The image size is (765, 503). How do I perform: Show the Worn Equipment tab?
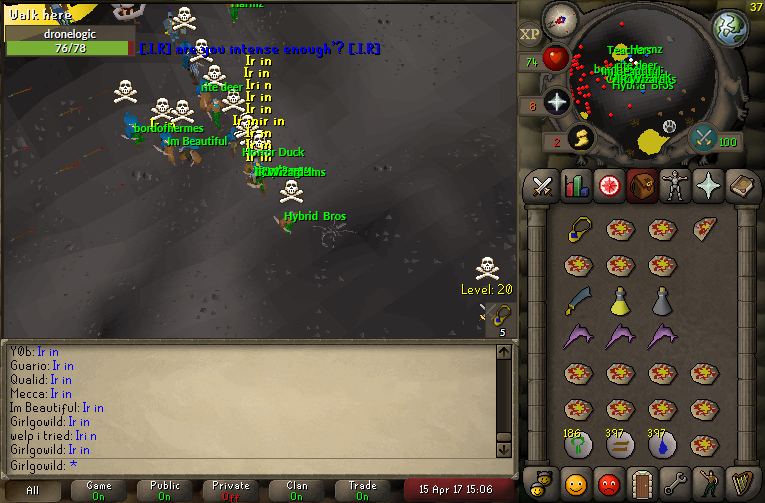pos(674,186)
